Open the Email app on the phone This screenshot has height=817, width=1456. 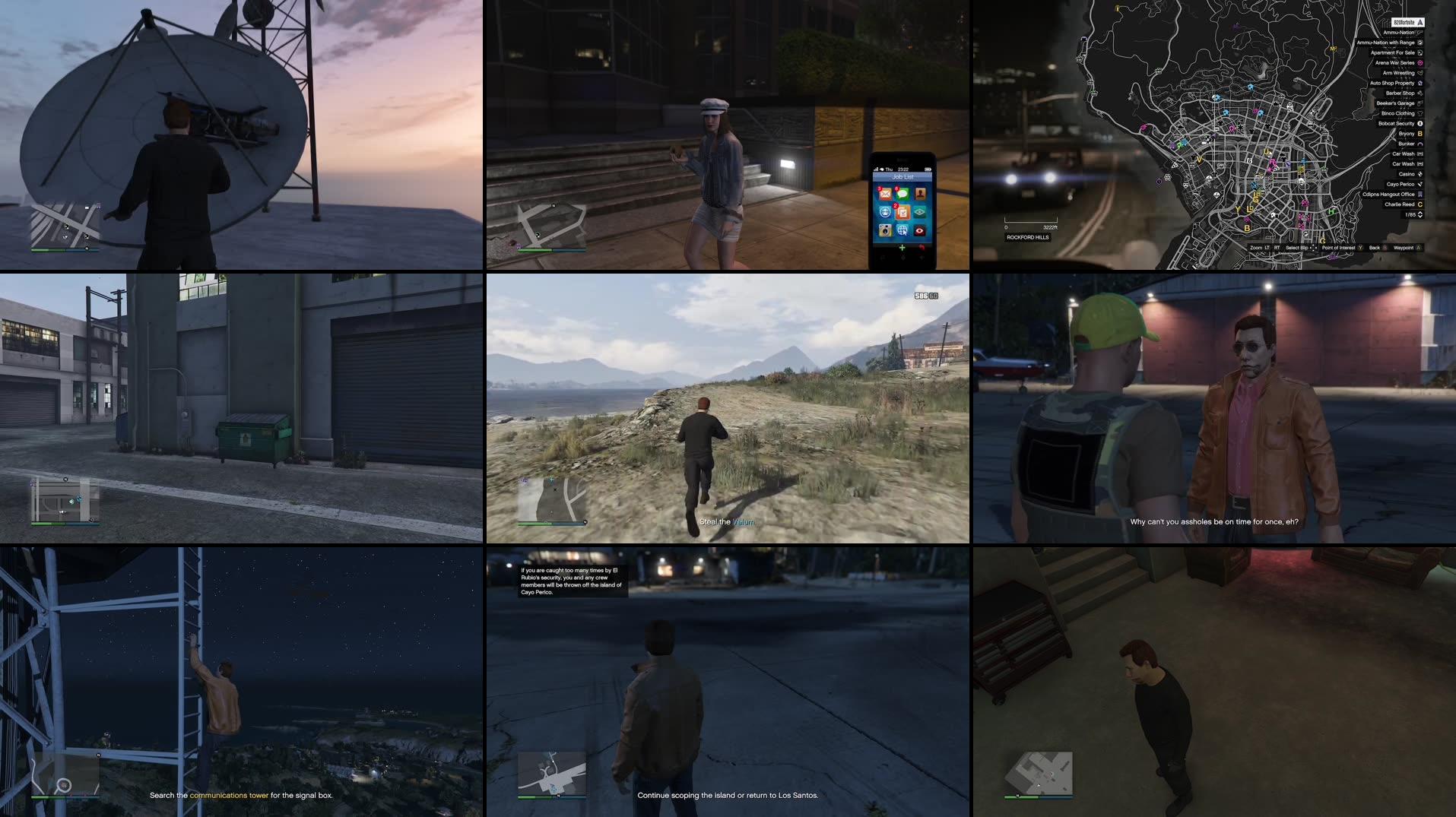point(886,194)
